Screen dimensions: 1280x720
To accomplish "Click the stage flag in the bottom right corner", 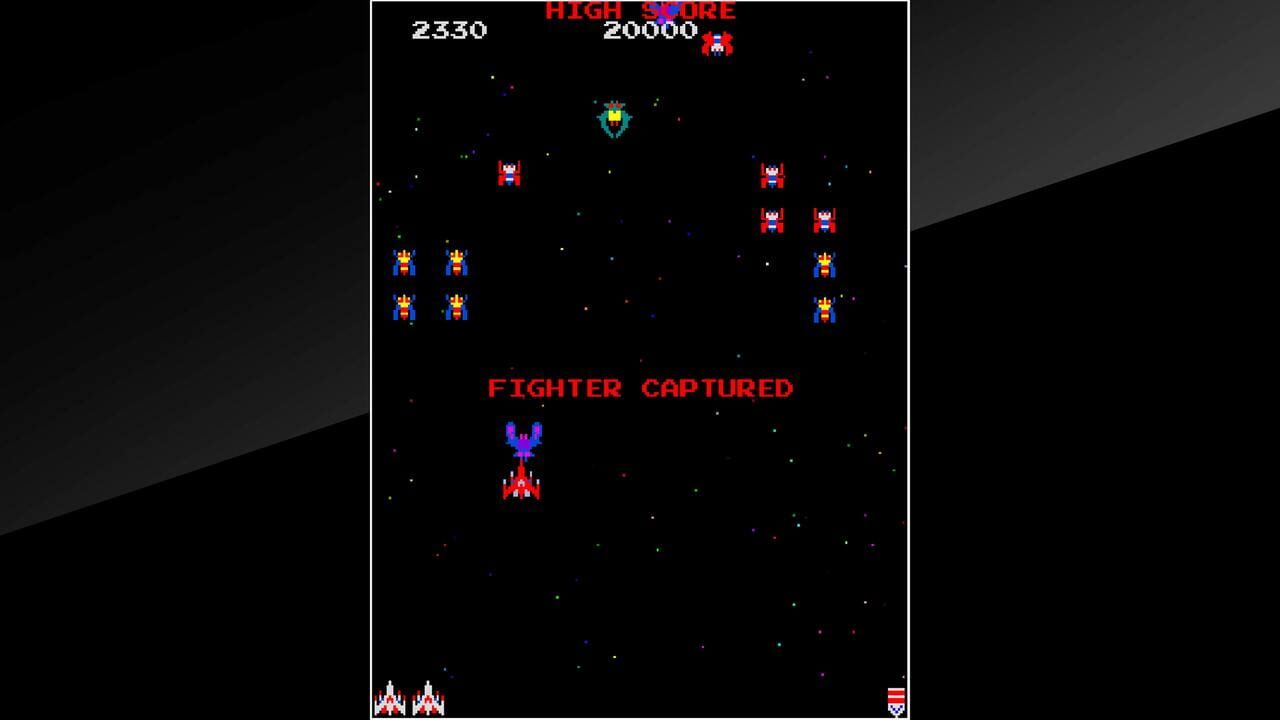I will 896,699.
